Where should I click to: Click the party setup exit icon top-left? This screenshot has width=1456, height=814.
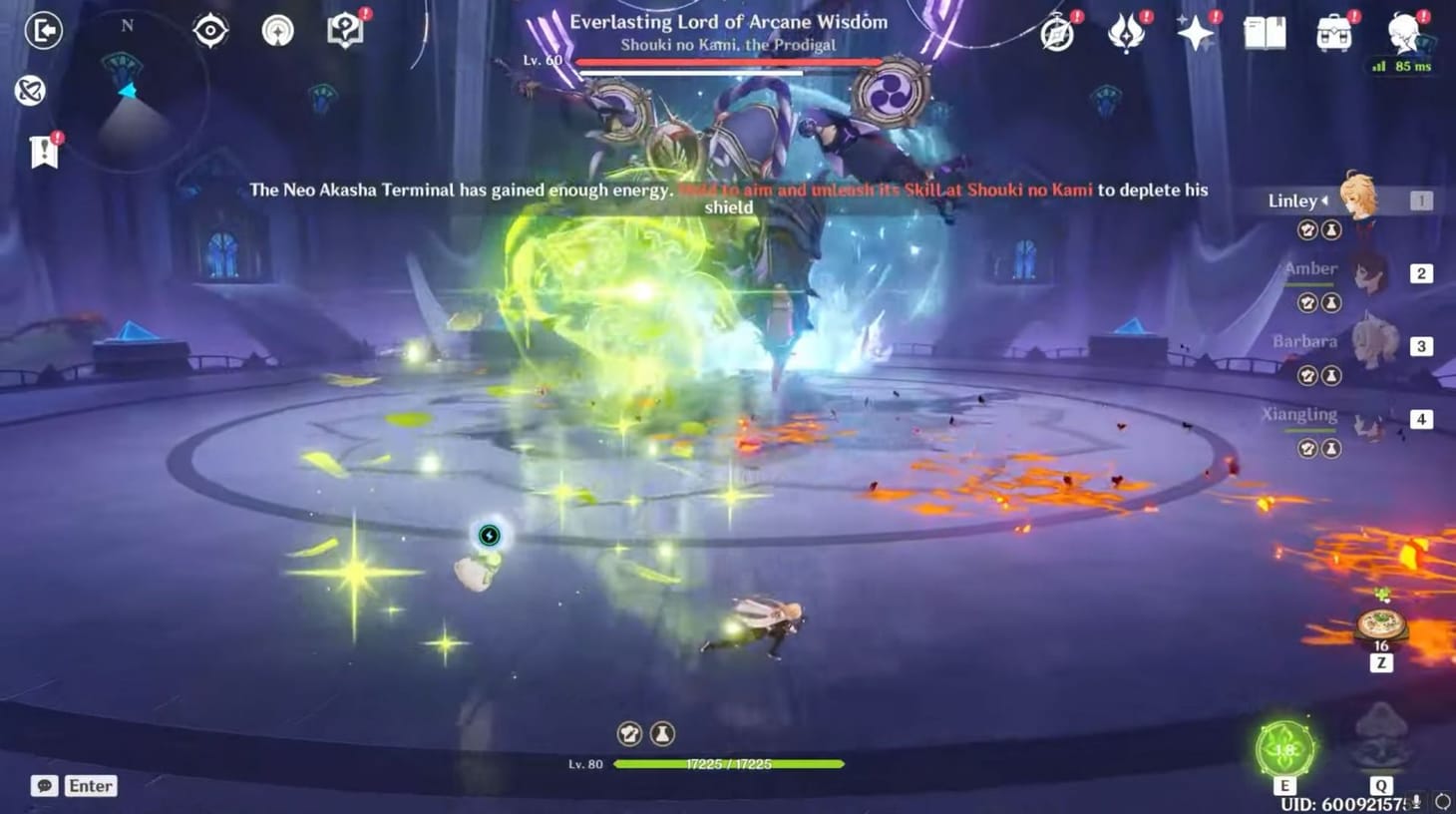[45, 31]
